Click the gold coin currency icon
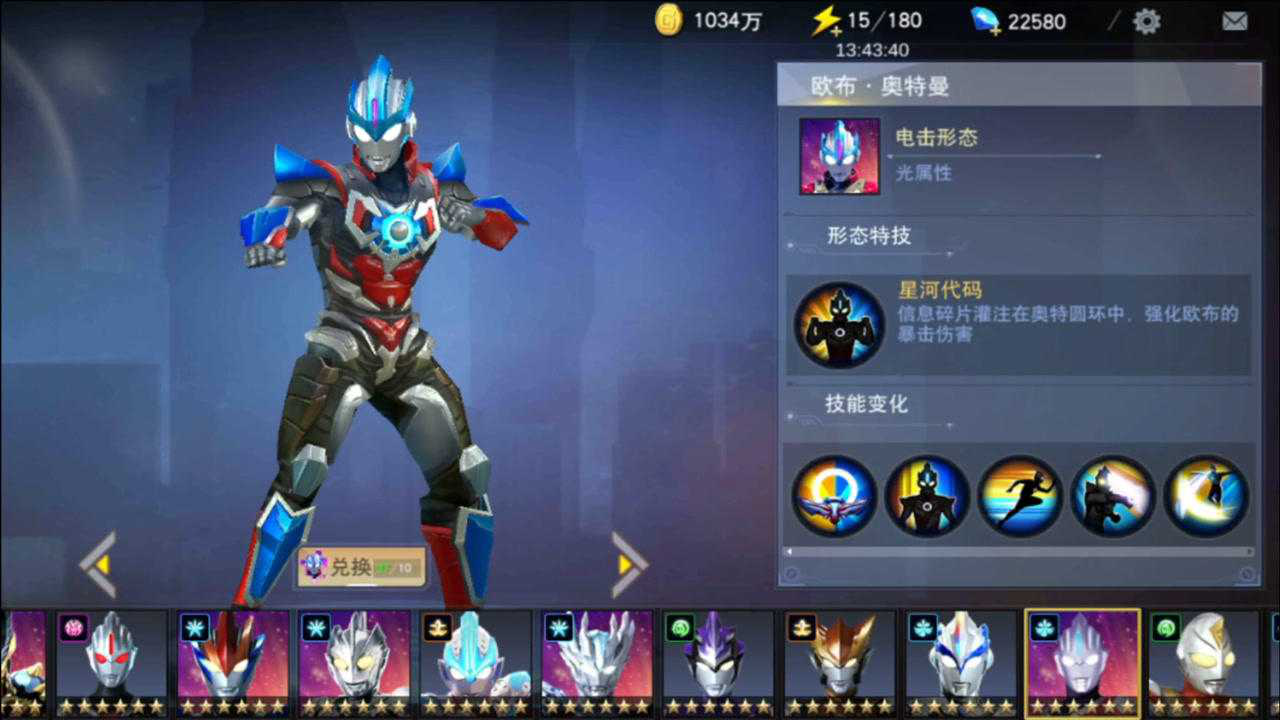The height and width of the screenshot is (720, 1280). pos(668,18)
